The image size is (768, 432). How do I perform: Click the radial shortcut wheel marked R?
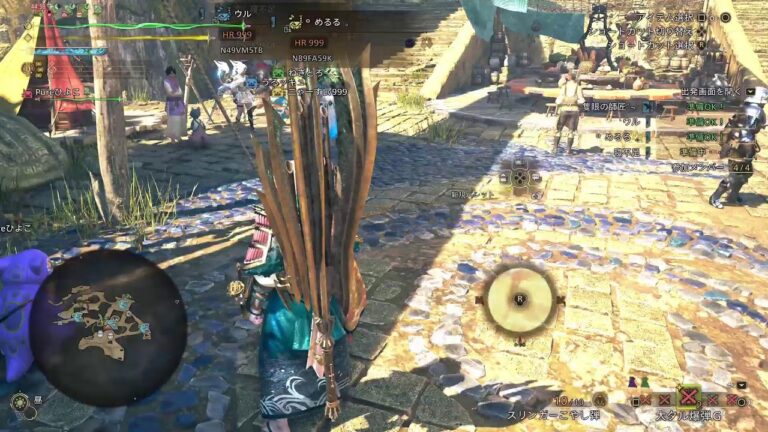pyautogui.click(x=519, y=298)
